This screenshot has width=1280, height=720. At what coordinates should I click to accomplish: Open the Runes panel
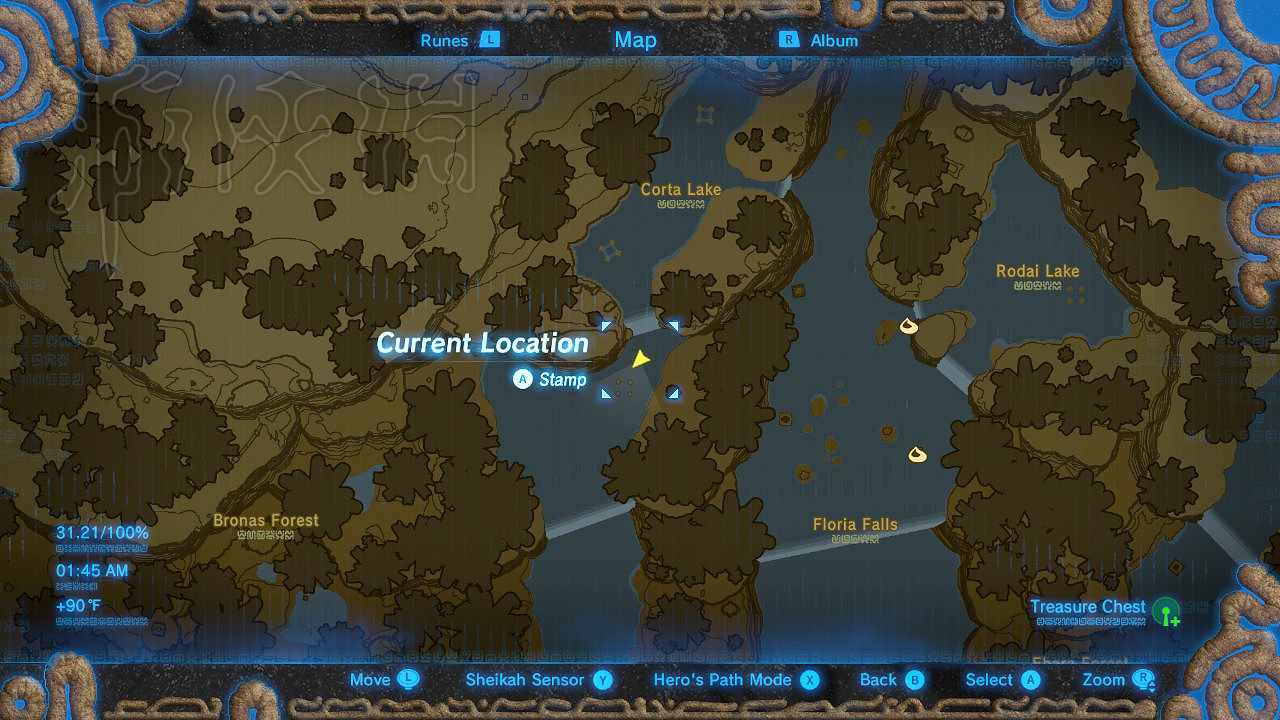[x=444, y=40]
